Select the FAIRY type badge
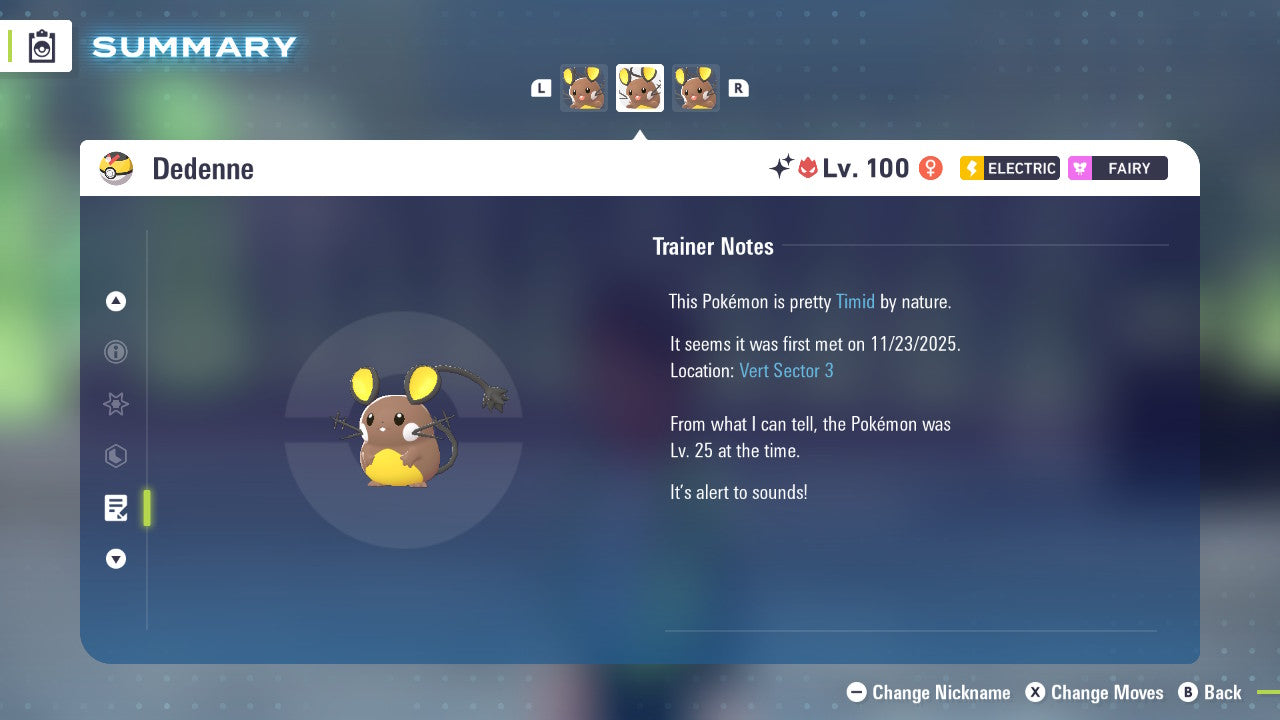This screenshot has height=720, width=1280. 1117,168
